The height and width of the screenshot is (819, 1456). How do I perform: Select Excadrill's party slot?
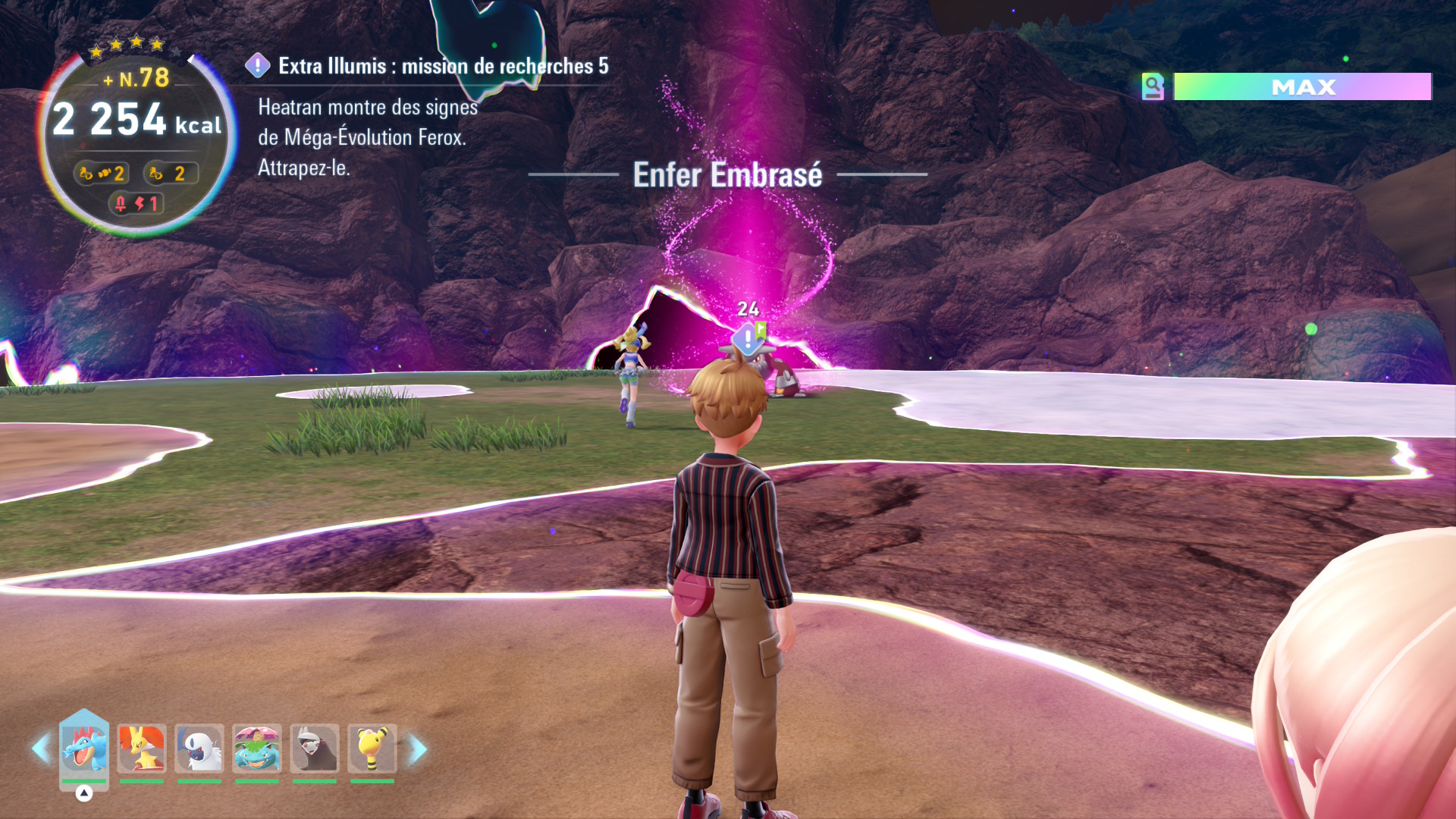tap(315, 748)
